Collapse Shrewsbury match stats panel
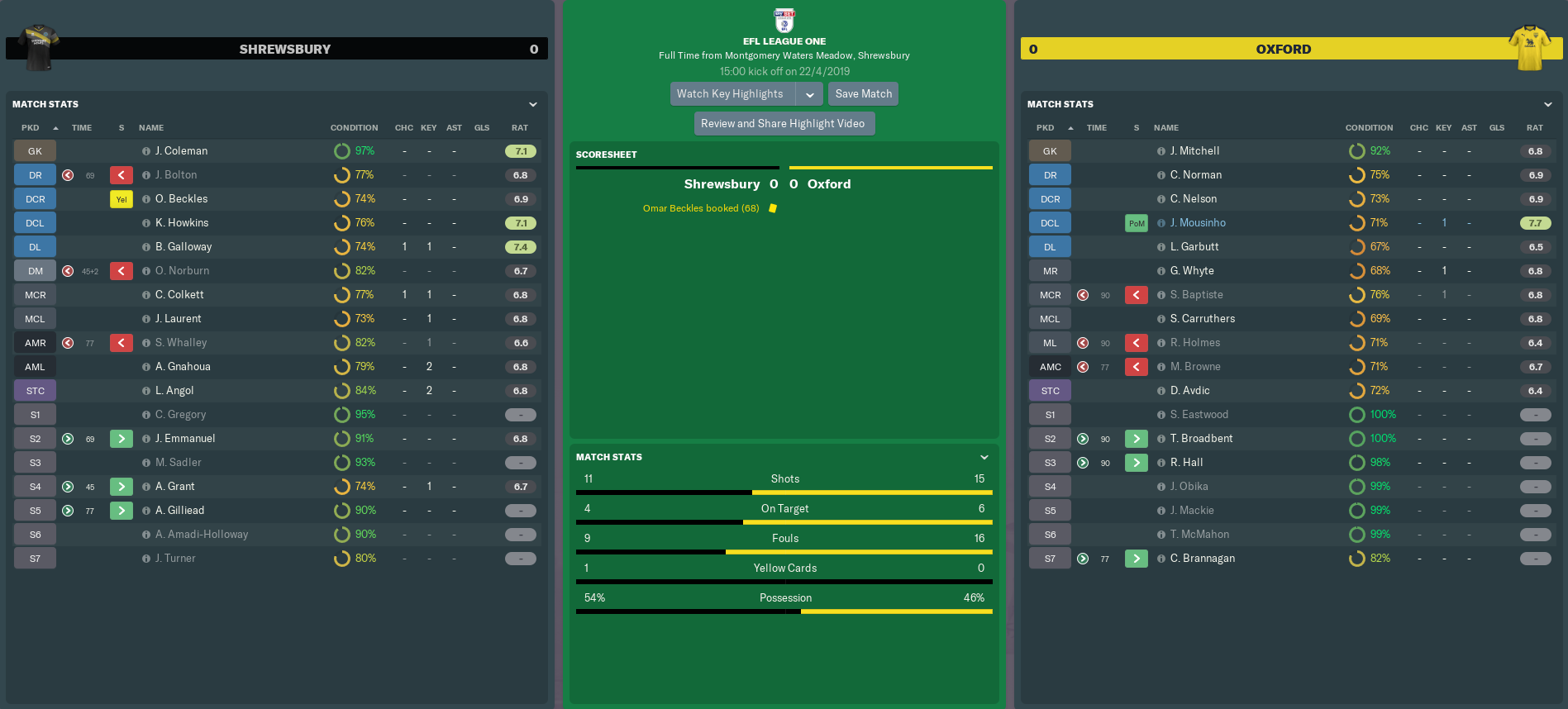Viewport: 1568px width, 709px height. [x=533, y=105]
